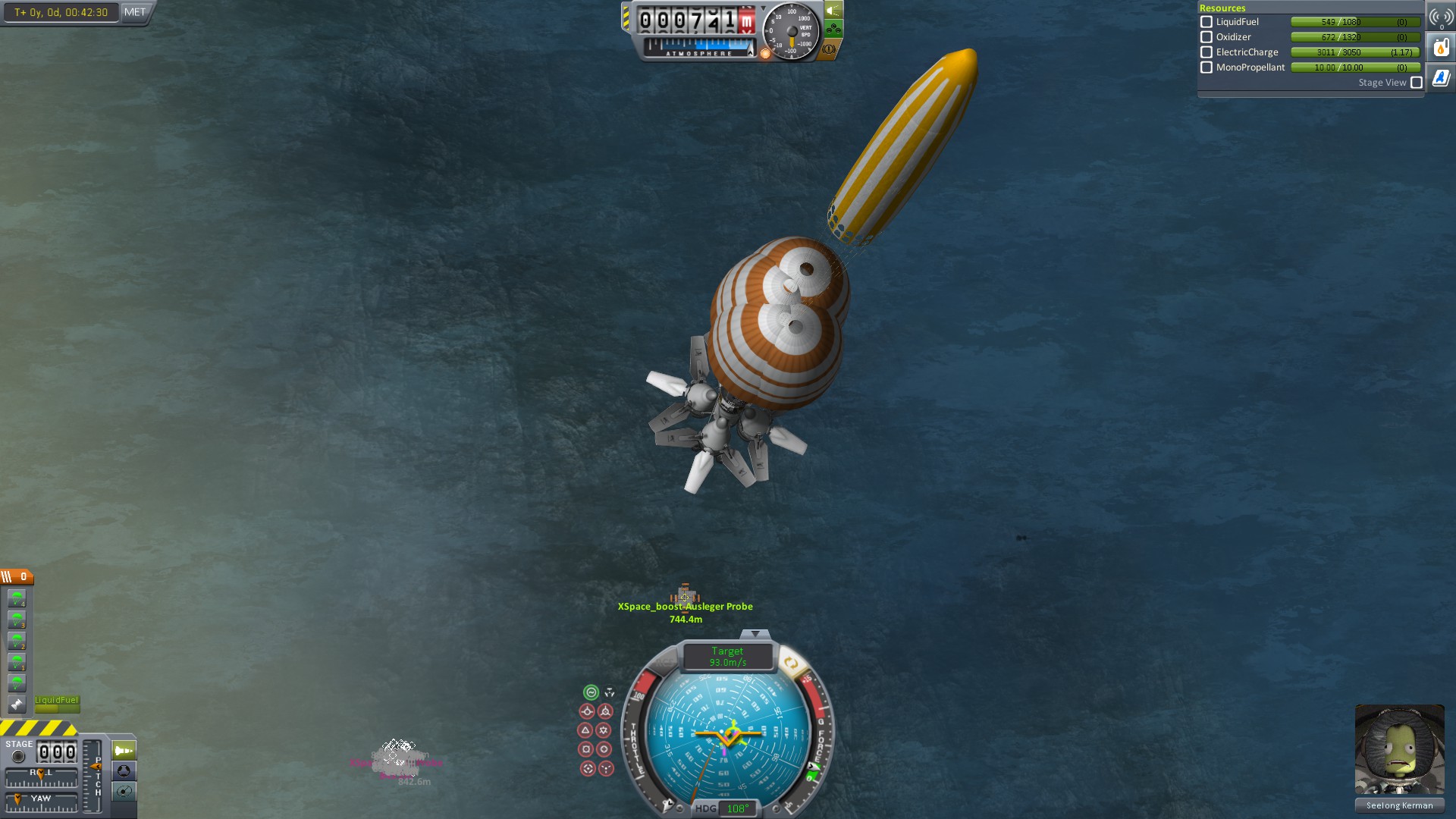Switch to staging mode rocket button
Screen dimensions: 1456x819
click(124, 751)
